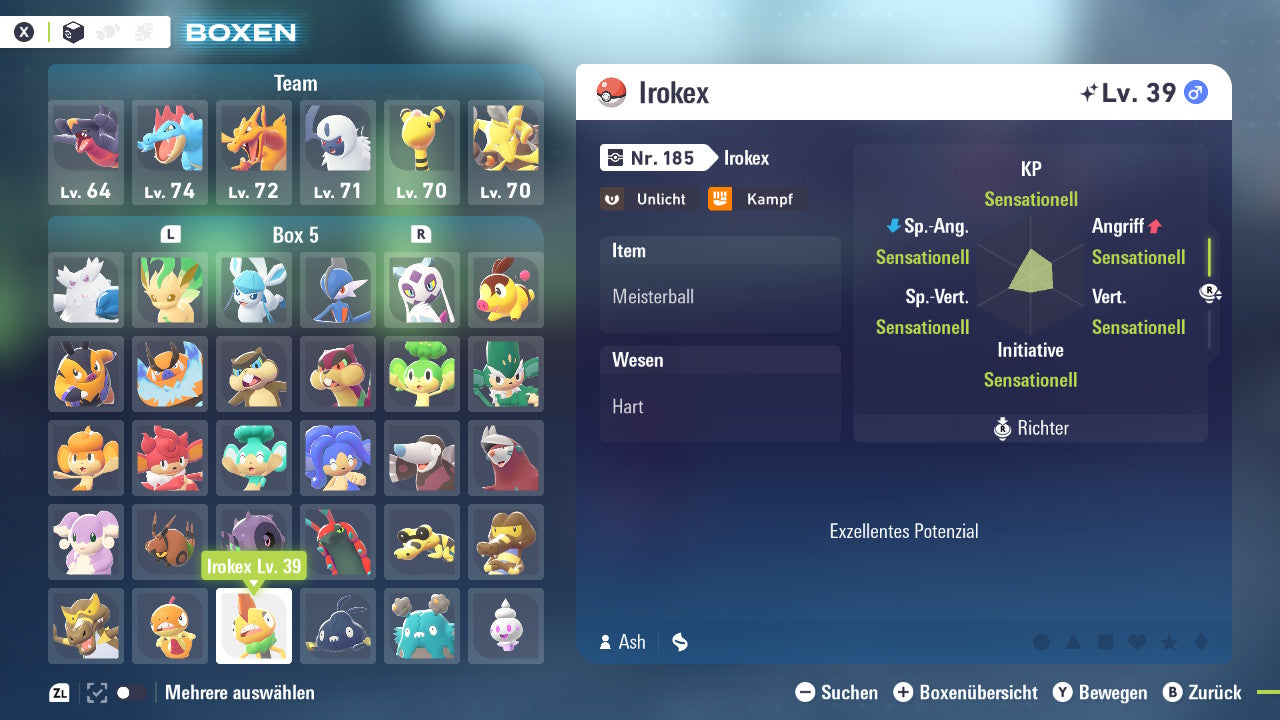1280x720 pixels.
Task: Switch to previous box with L arrow
Action: point(170,233)
